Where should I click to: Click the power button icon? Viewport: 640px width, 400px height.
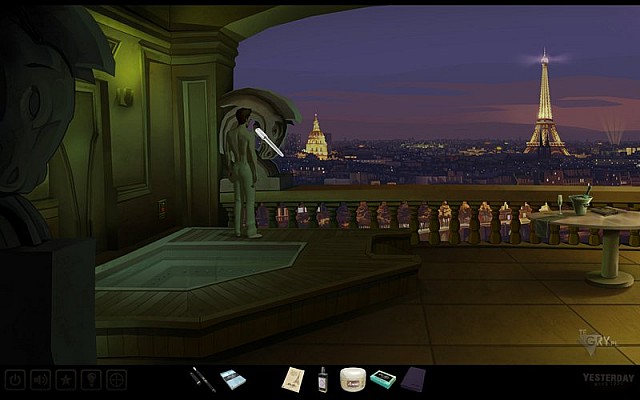15,380
